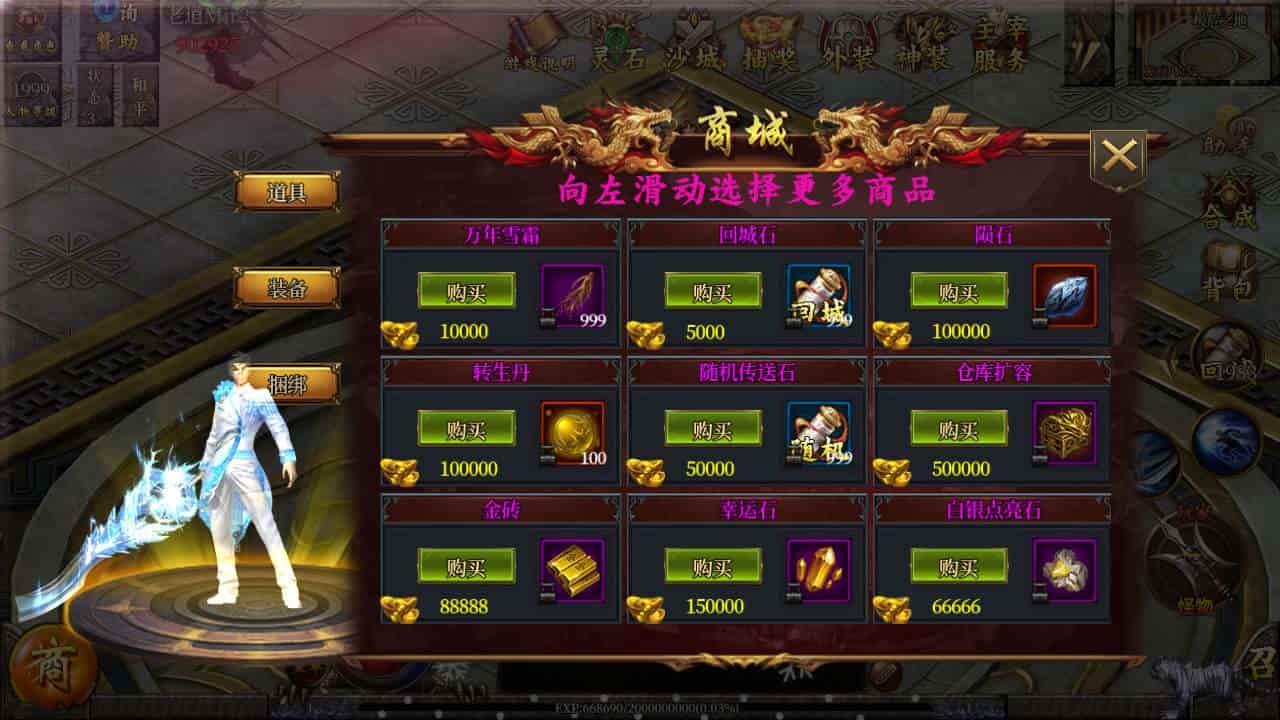The width and height of the screenshot is (1280, 720).
Task: Buy the 陨石 for 100000
Action: [958, 292]
